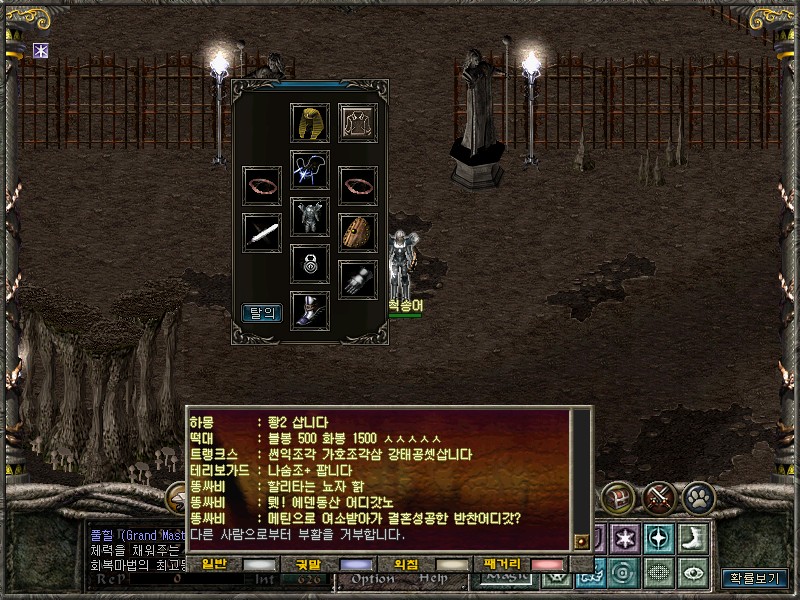Pick the silver body armor slot
The image size is (800, 600).
click(310, 217)
